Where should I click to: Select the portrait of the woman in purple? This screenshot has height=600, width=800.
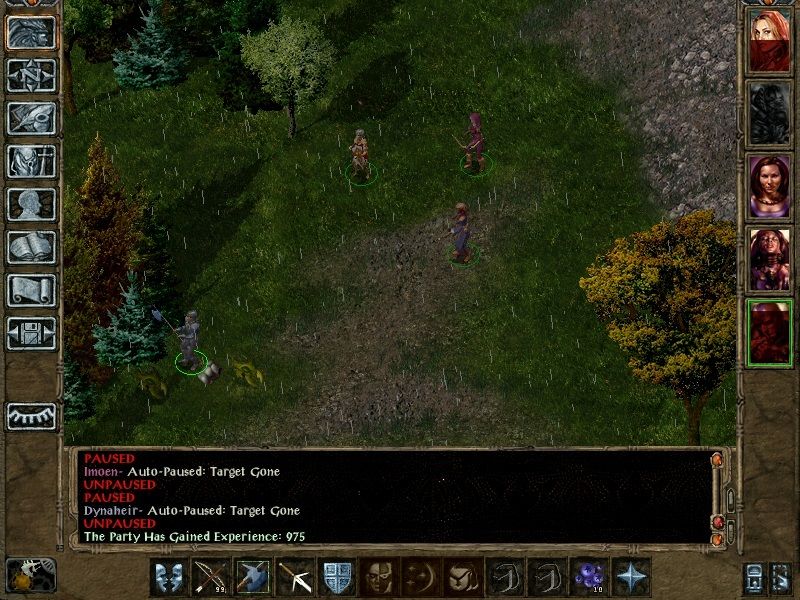point(769,186)
